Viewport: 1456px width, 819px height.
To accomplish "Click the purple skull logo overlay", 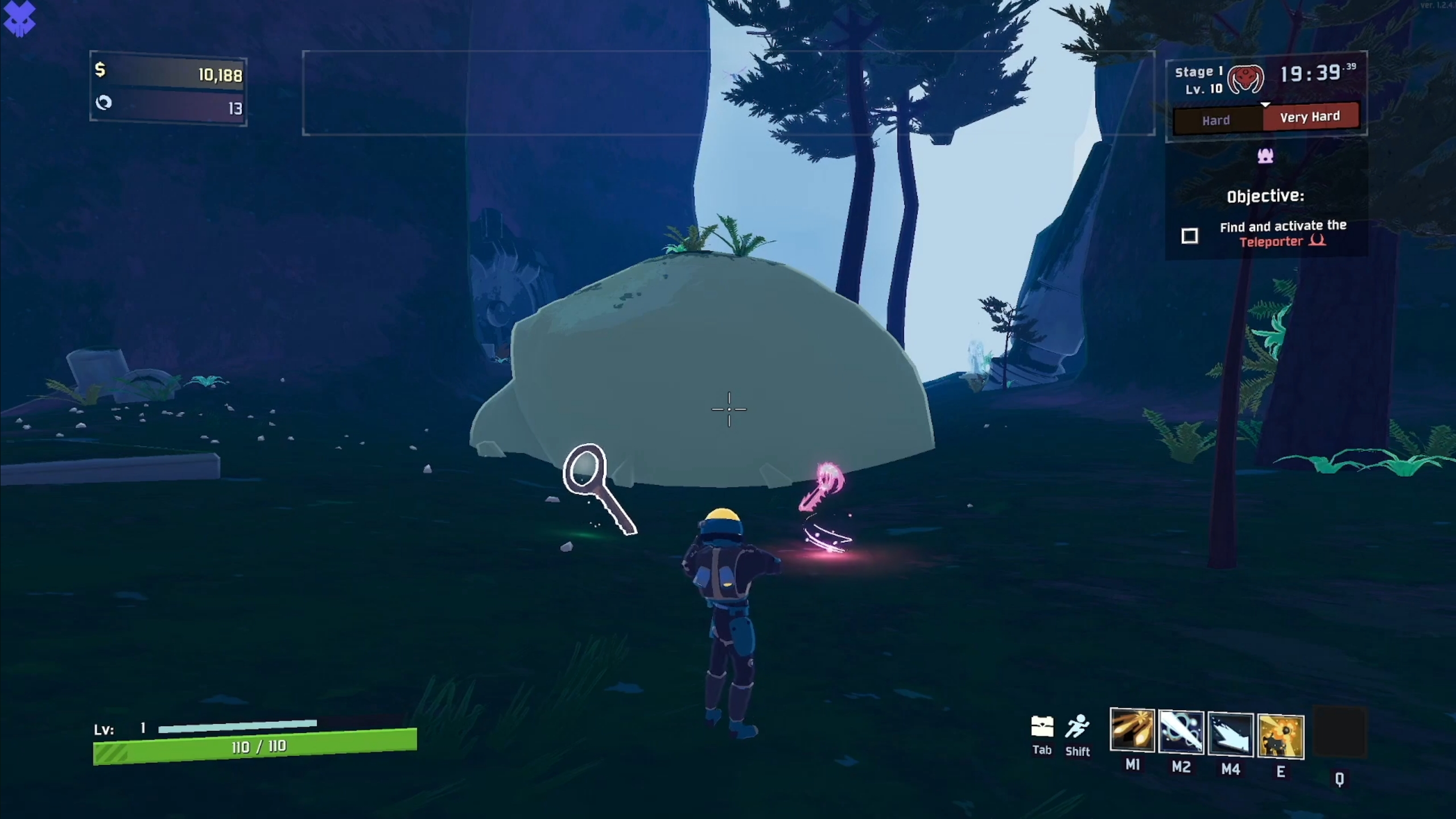I will click(x=19, y=18).
